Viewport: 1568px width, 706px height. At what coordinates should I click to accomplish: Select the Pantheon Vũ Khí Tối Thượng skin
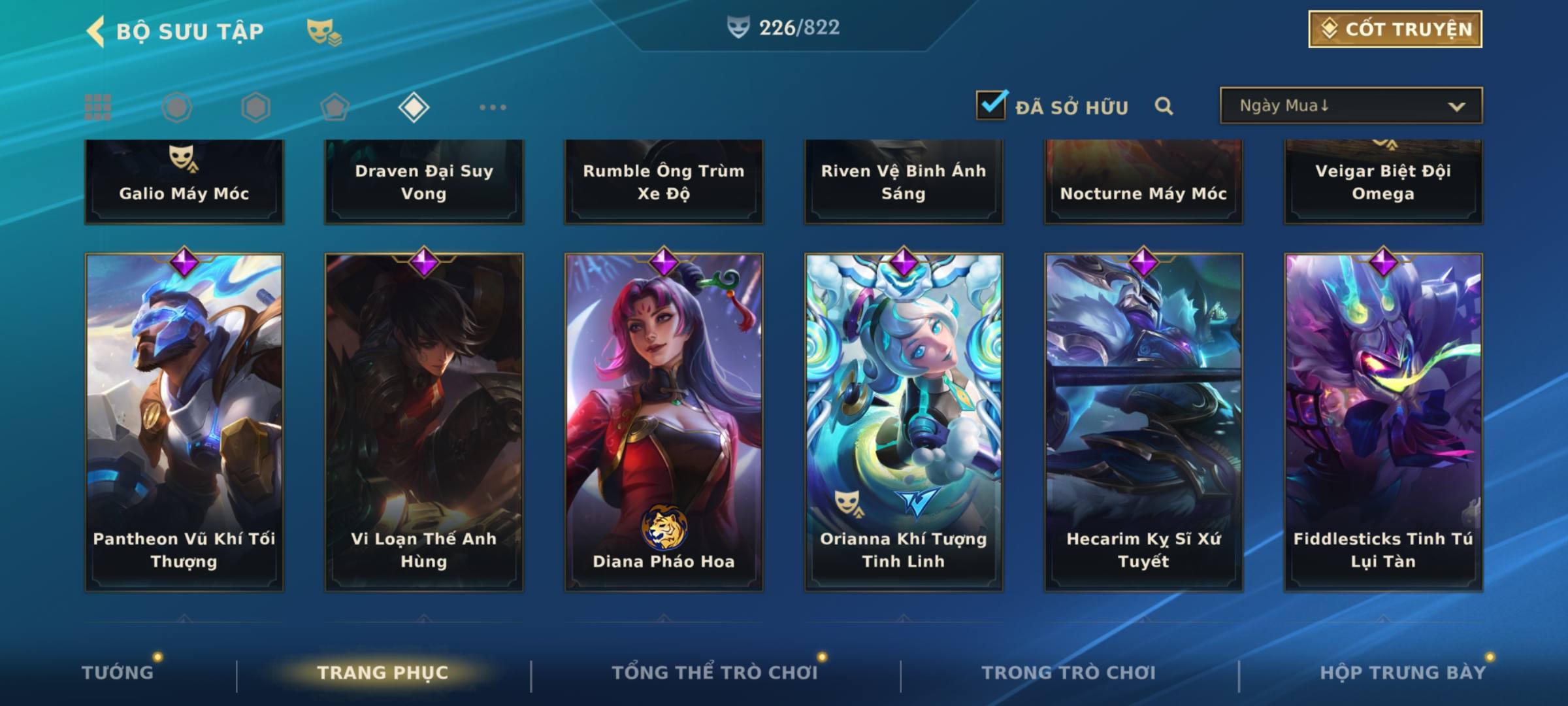[x=184, y=422]
